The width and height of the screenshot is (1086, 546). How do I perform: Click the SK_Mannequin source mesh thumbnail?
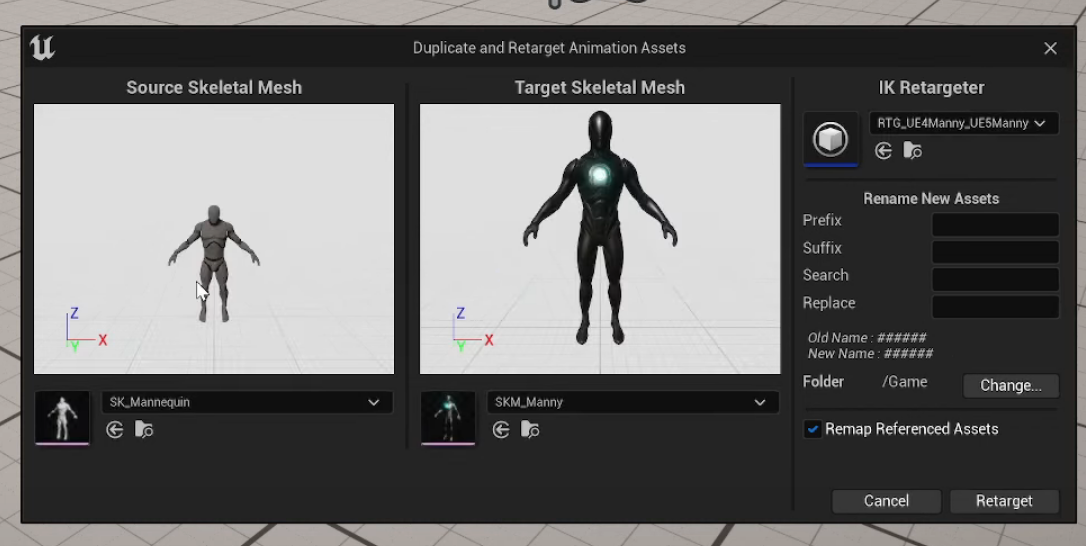62,416
